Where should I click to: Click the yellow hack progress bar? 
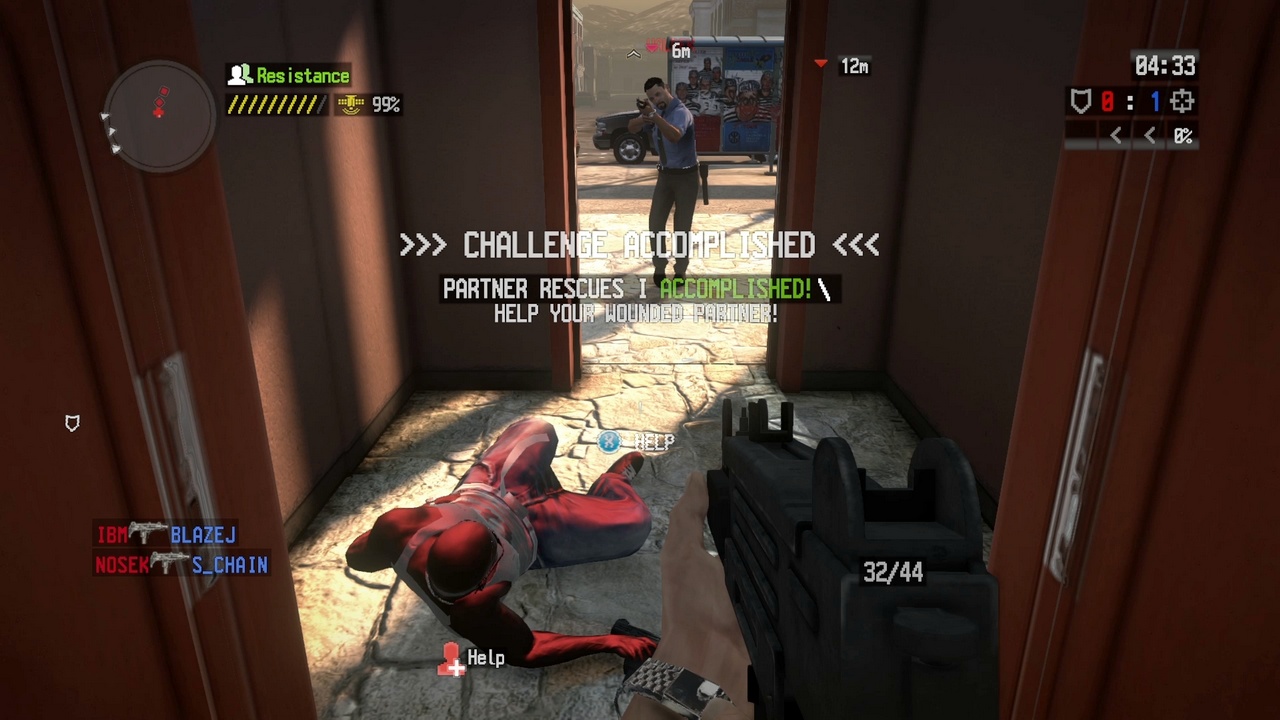pyautogui.click(x=275, y=103)
